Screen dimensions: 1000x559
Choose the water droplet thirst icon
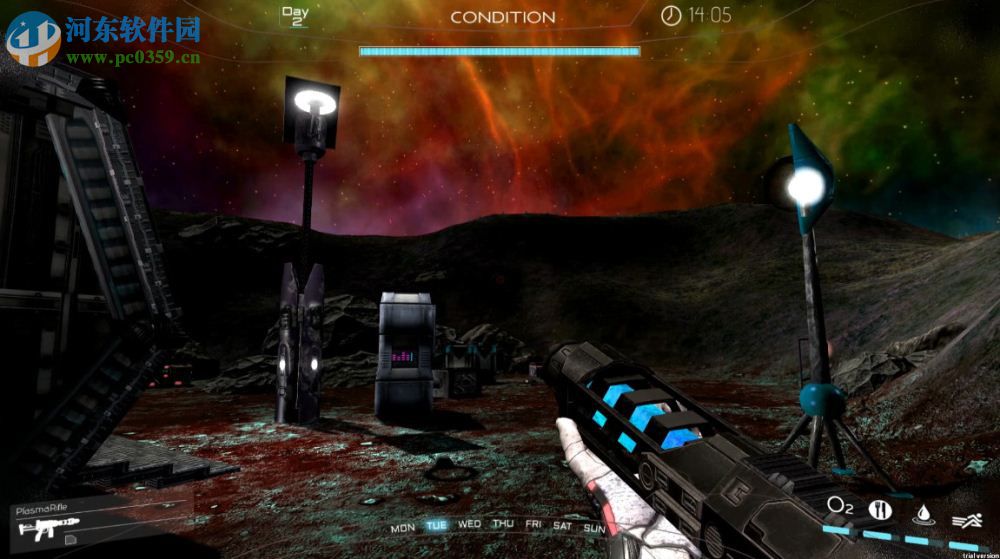923,512
